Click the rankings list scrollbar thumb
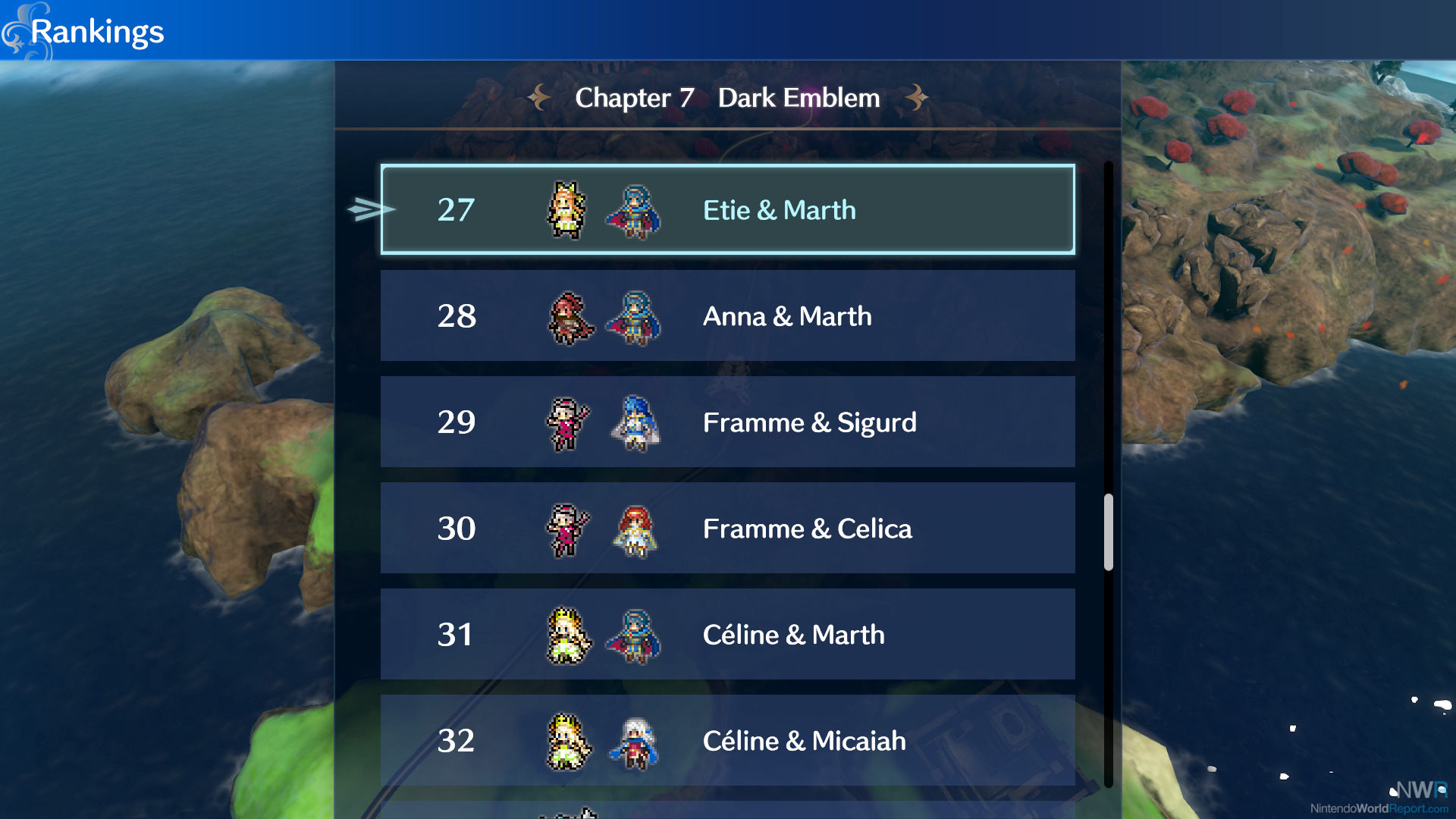Viewport: 1456px width, 819px height. point(1109,532)
